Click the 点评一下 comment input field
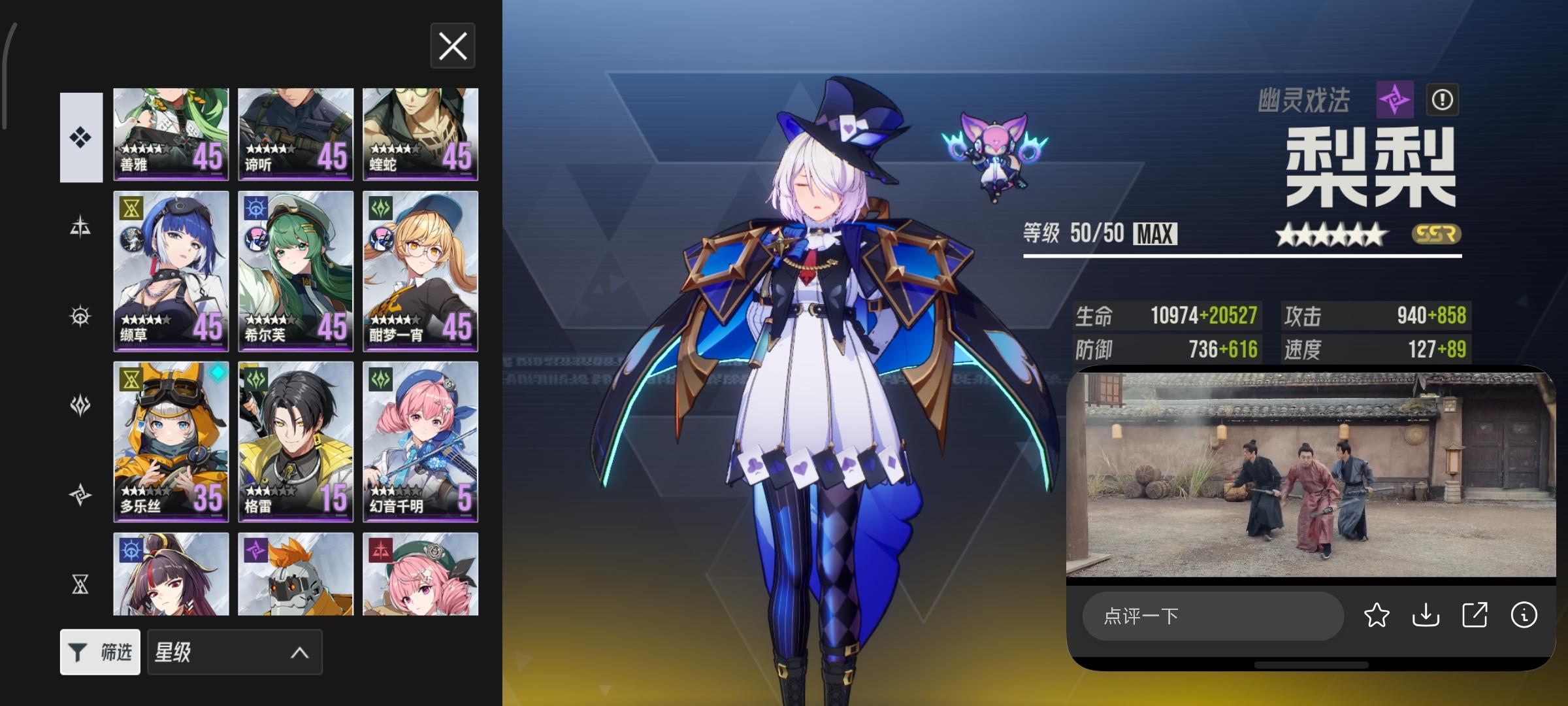Screen dimensions: 1568x706 (x=1213, y=615)
